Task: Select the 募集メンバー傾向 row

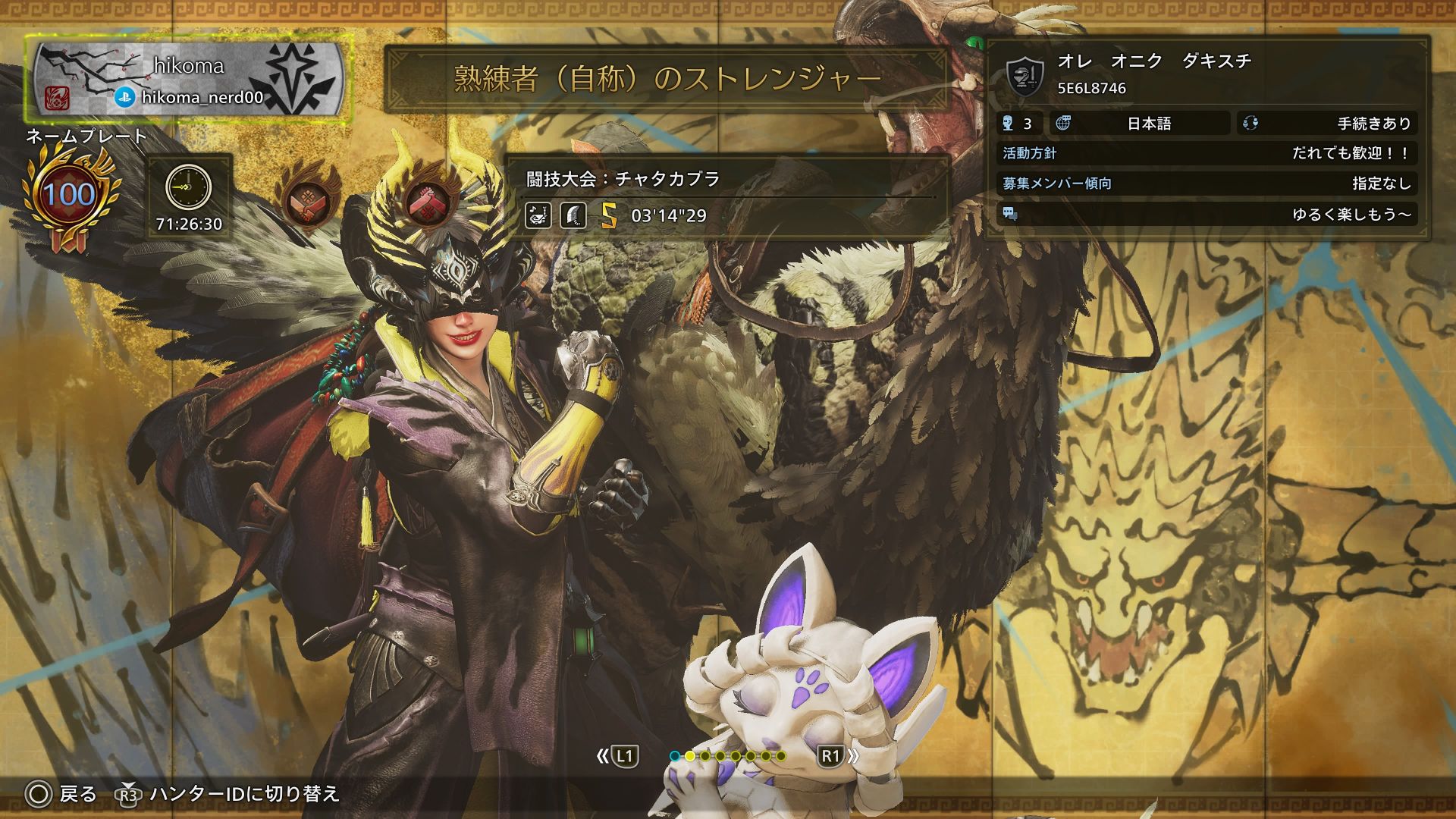Action: tap(1207, 184)
